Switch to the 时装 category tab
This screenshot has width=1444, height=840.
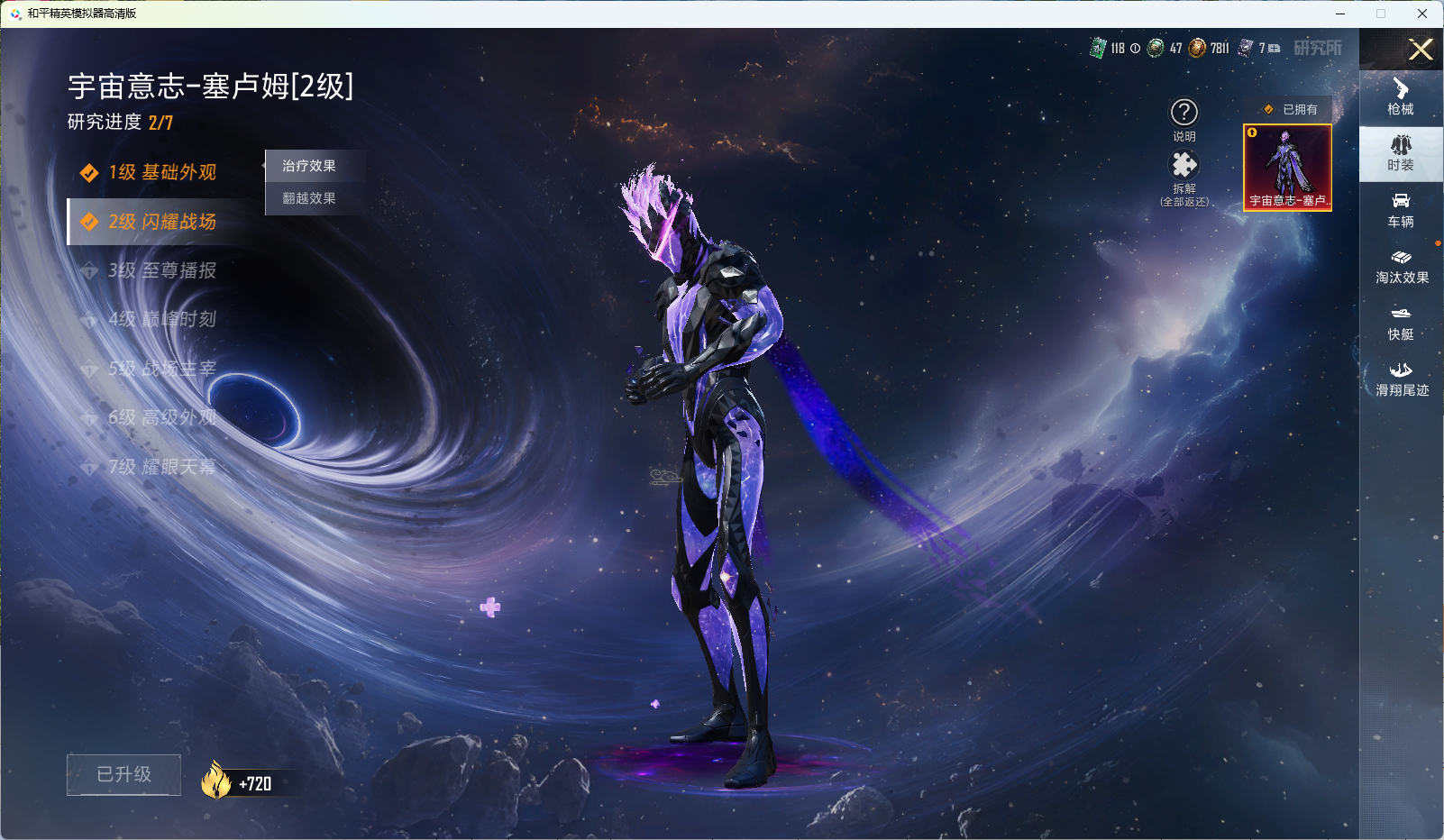(x=1401, y=153)
